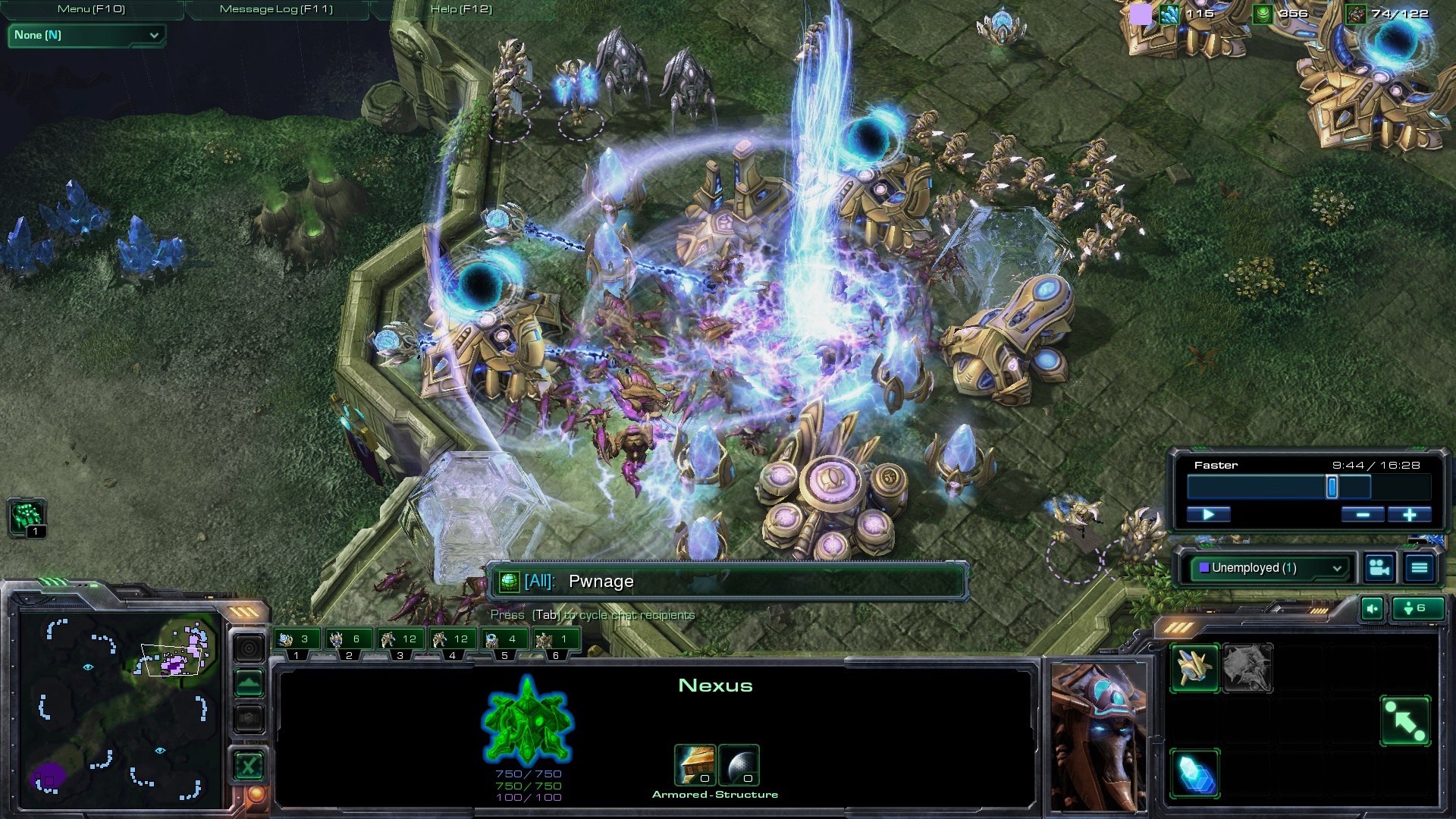Image resolution: width=1456 pixels, height=819 pixels.
Task: Open the Unemployed (1) player dropdown
Action: [1269, 568]
